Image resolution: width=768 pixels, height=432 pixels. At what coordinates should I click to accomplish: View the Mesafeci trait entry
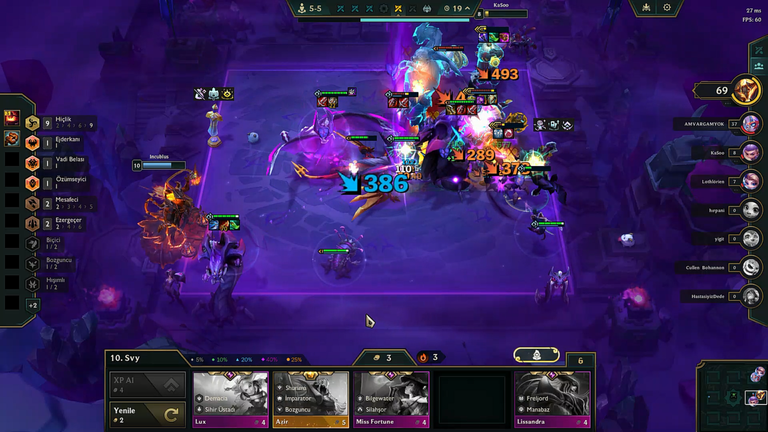(33, 203)
